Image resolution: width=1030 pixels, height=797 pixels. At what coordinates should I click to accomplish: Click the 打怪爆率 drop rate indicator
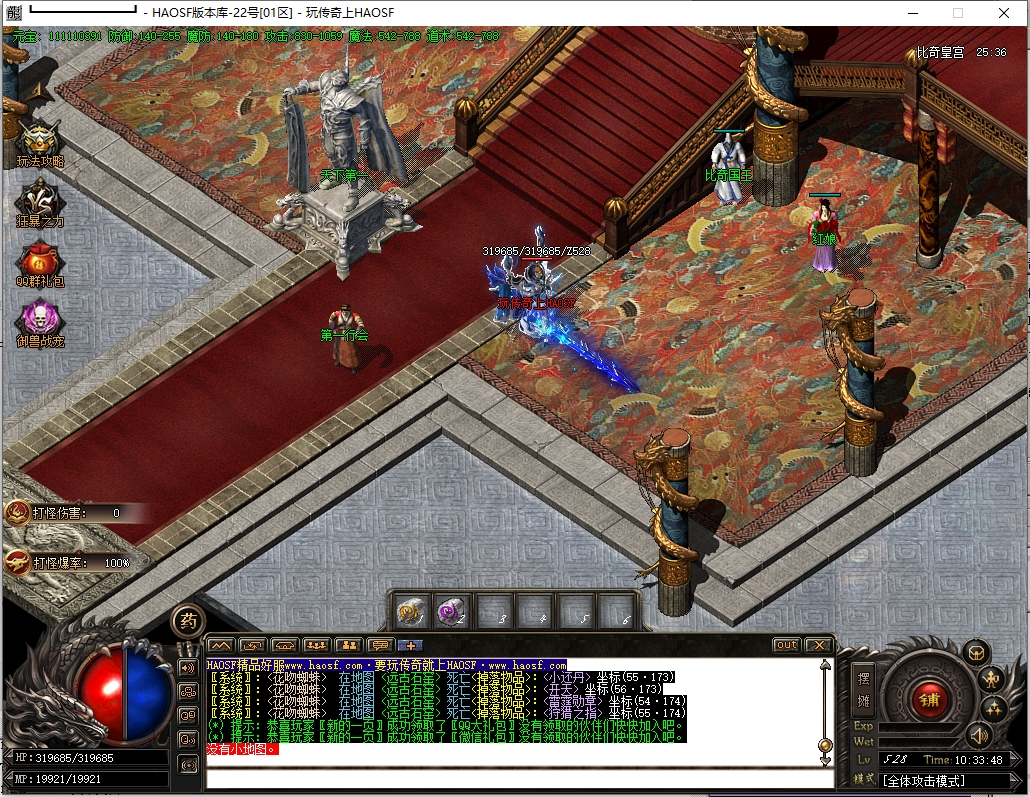(70, 563)
